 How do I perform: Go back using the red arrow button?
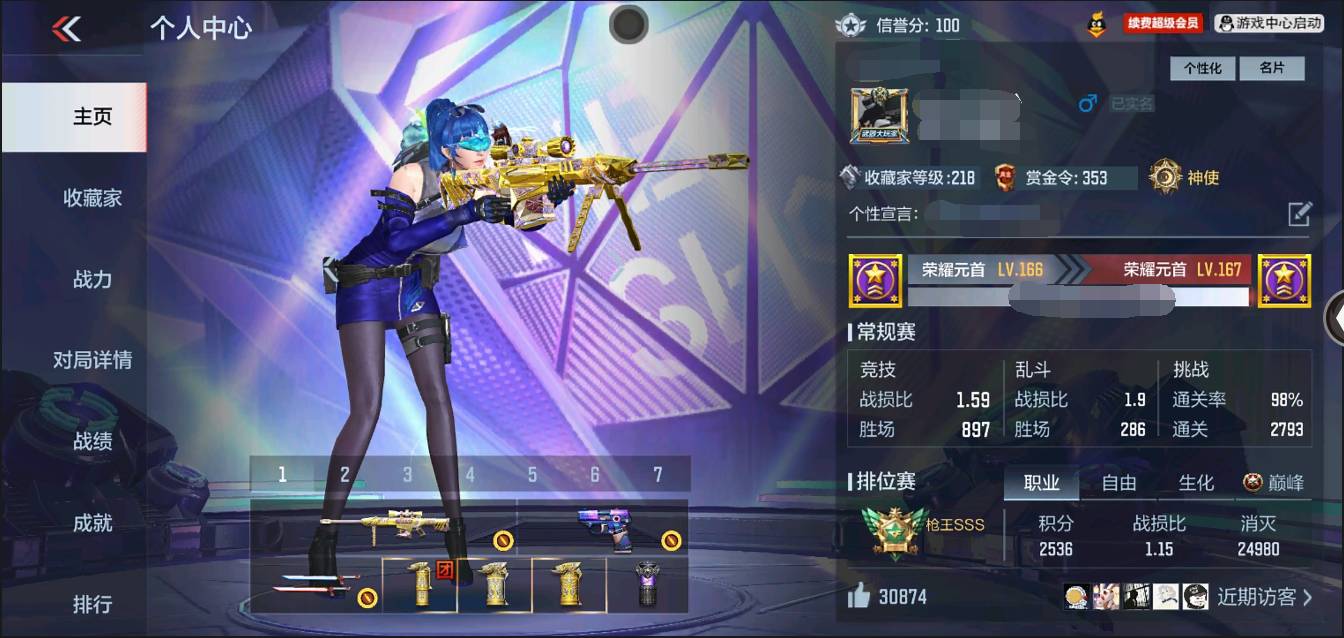[66, 29]
